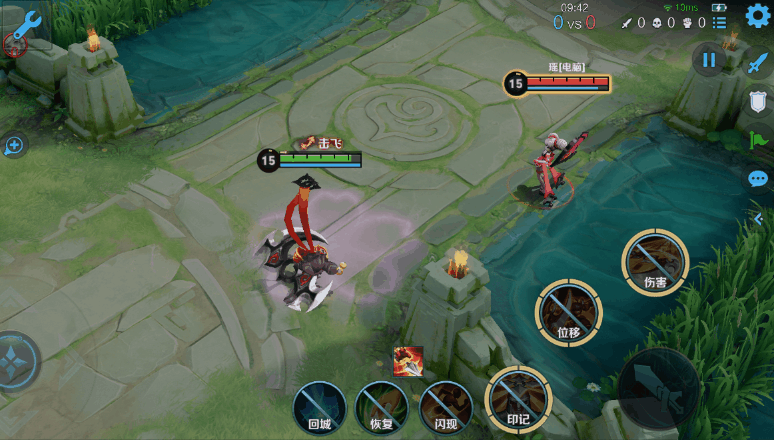The height and width of the screenshot is (440, 774).
Task: Open the chat bubble messages
Action: (x=758, y=179)
